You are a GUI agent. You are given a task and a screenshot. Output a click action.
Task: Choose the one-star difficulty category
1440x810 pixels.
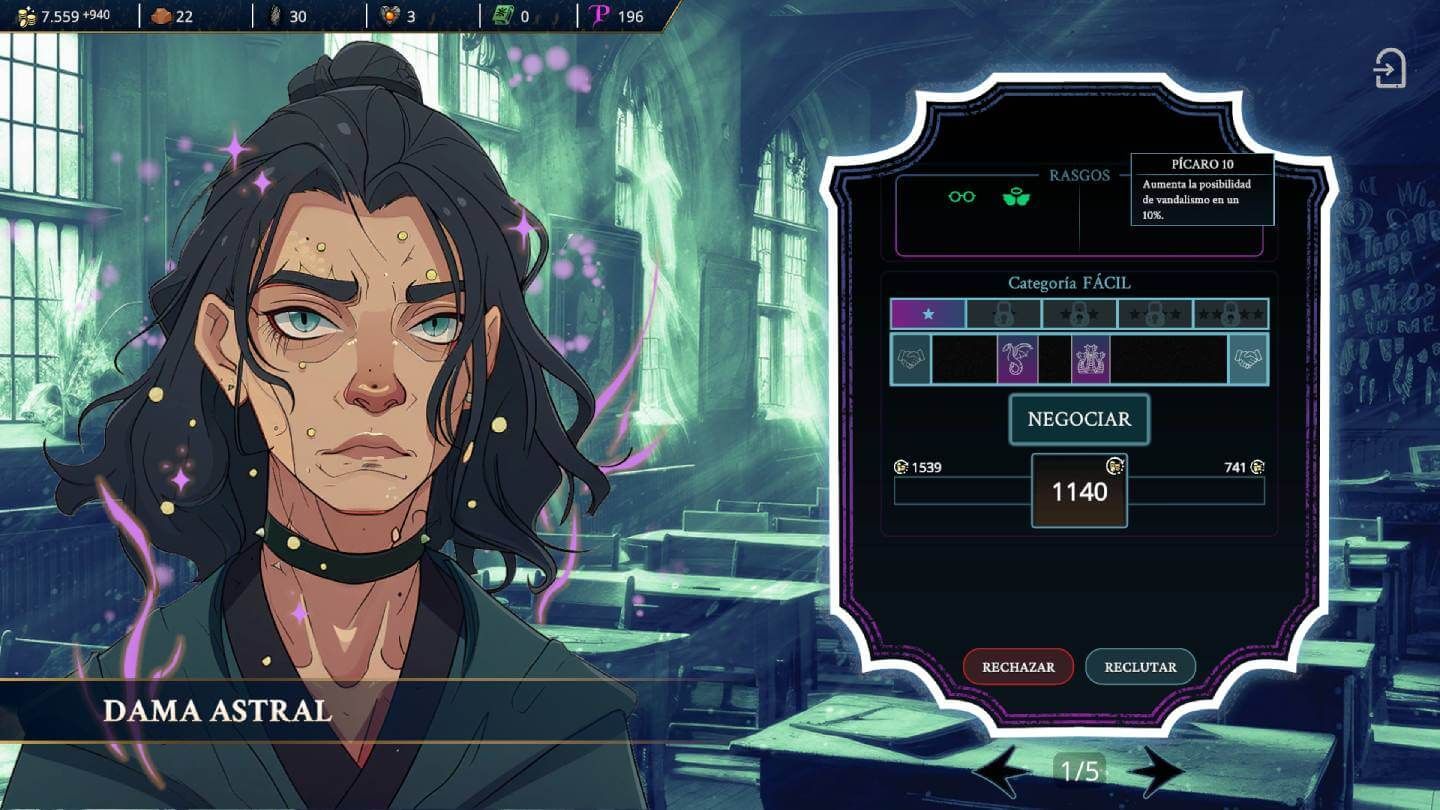928,314
